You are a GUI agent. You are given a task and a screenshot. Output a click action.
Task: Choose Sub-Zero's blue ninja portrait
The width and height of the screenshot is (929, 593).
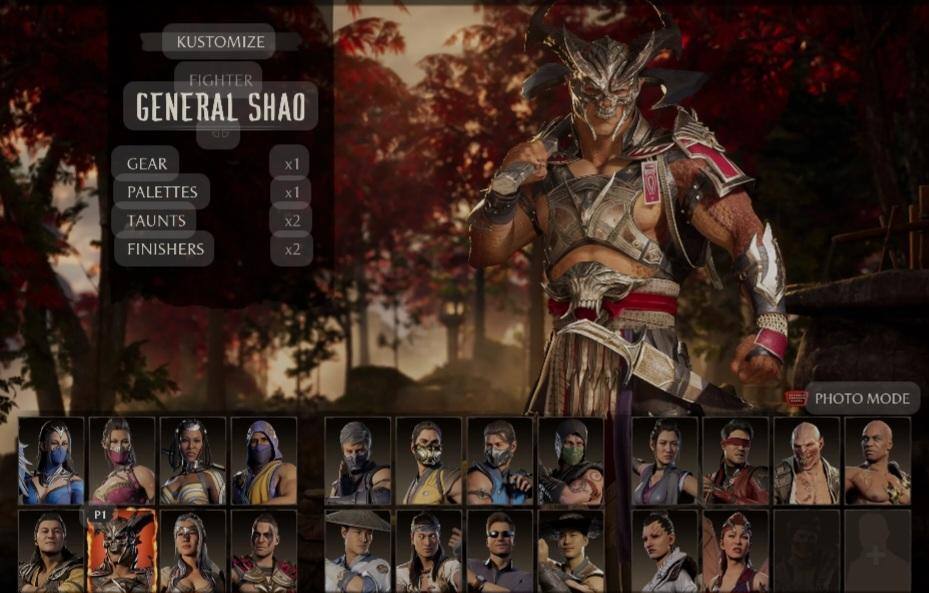click(500, 461)
